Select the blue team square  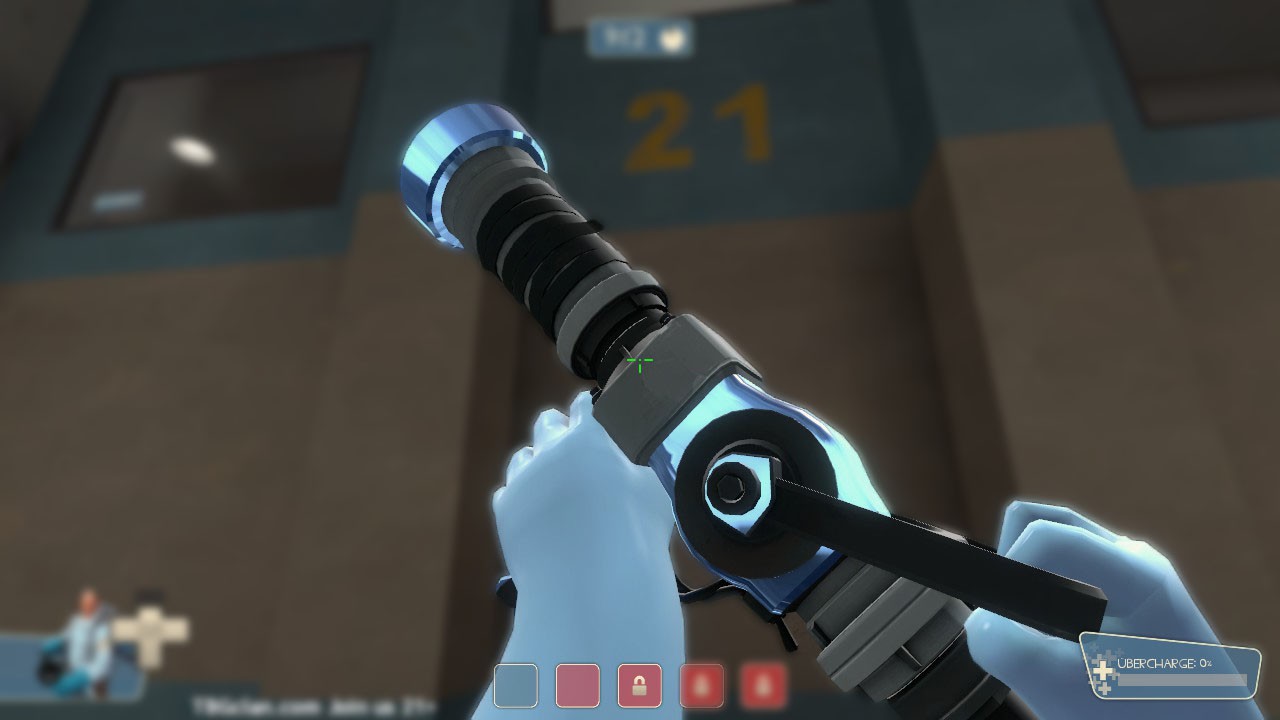tap(515, 685)
